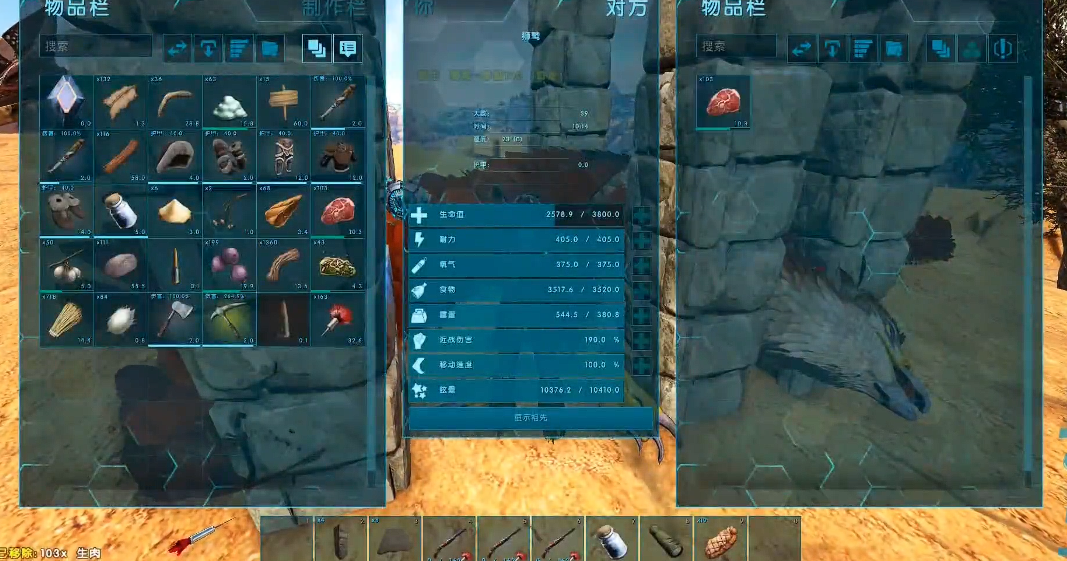The image size is (1067, 561).
Task: Open the 制作栏 crafting tab
Action: pyautogui.click(x=332, y=8)
